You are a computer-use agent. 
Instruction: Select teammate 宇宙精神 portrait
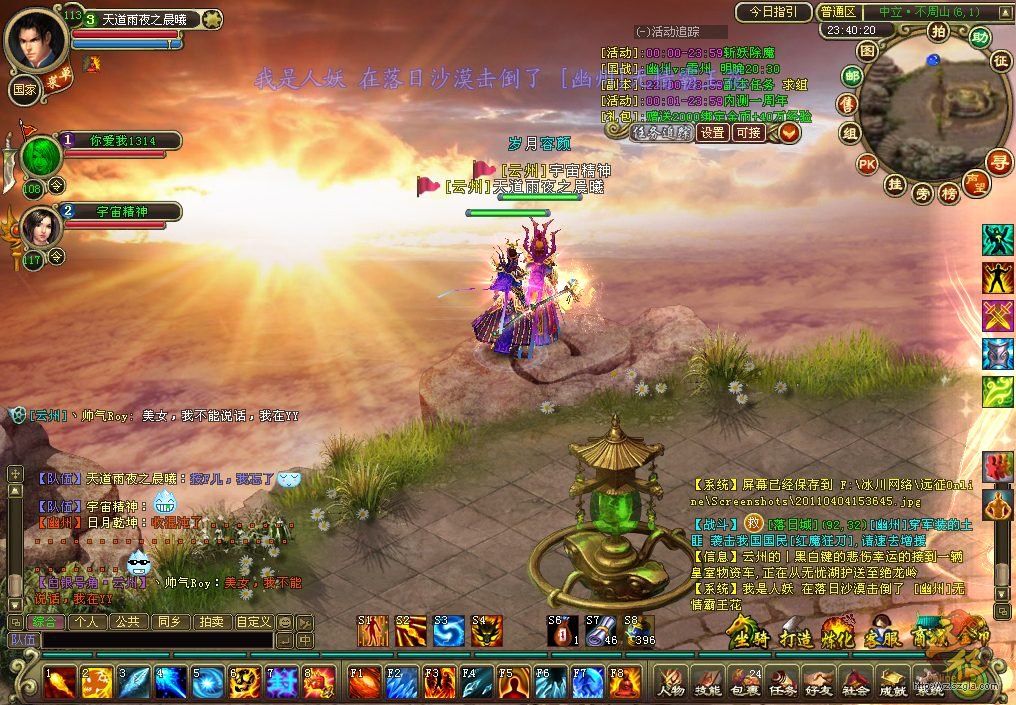(41, 227)
